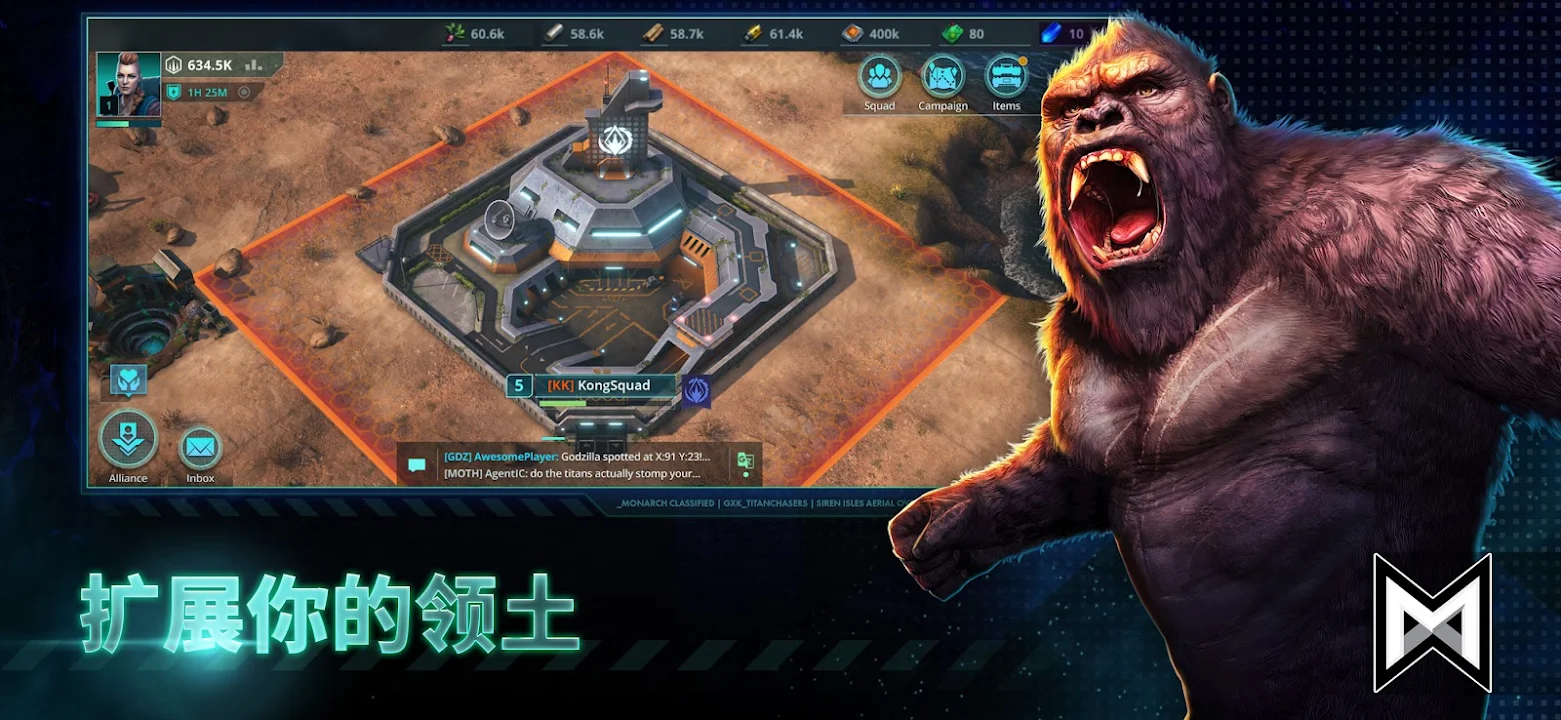Screen dimensions: 1561x720
Task: Open the Squad menu
Action: pos(880,80)
